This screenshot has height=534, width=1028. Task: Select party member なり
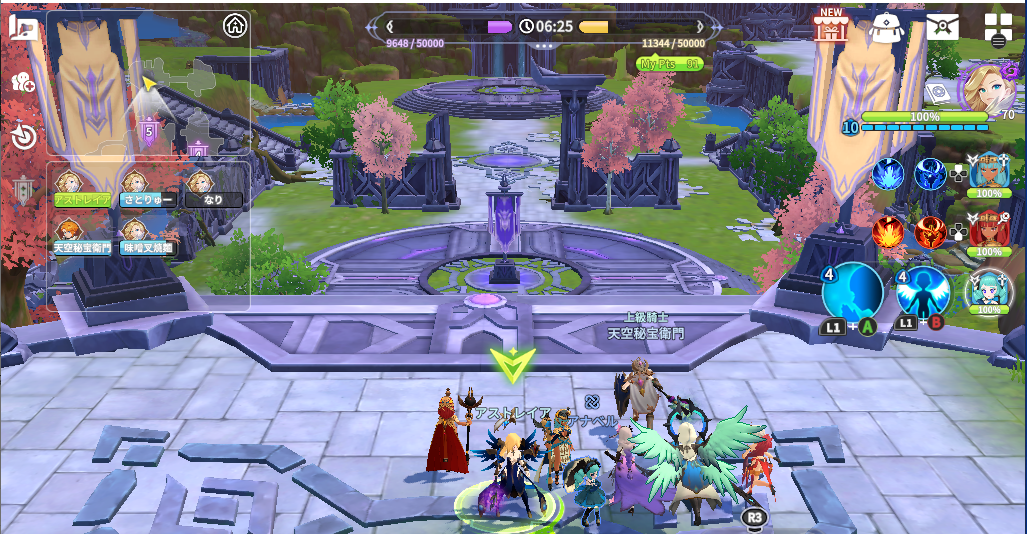point(213,189)
